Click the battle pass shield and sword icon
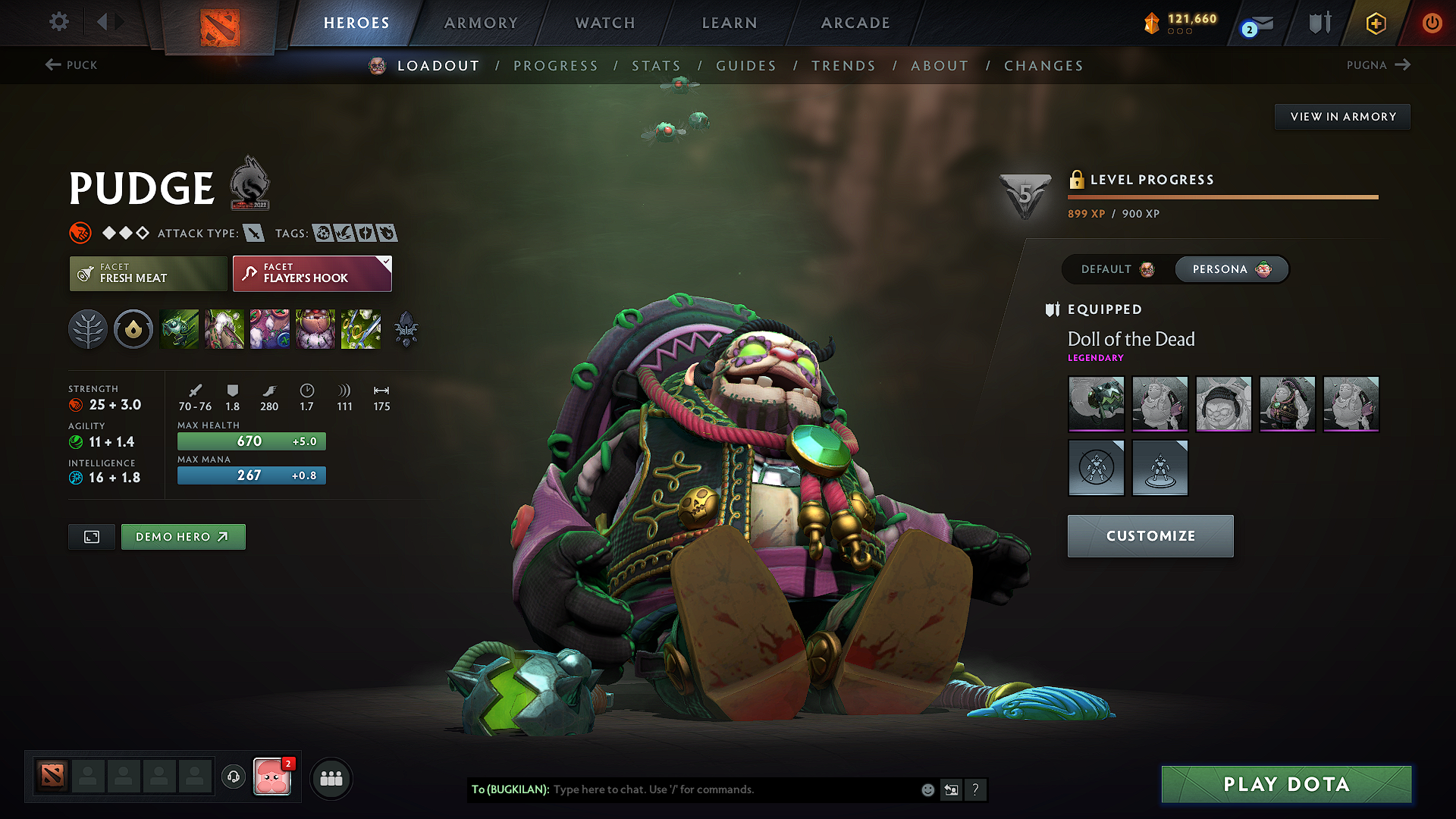Viewport: 1456px width, 819px height. tap(1317, 23)
